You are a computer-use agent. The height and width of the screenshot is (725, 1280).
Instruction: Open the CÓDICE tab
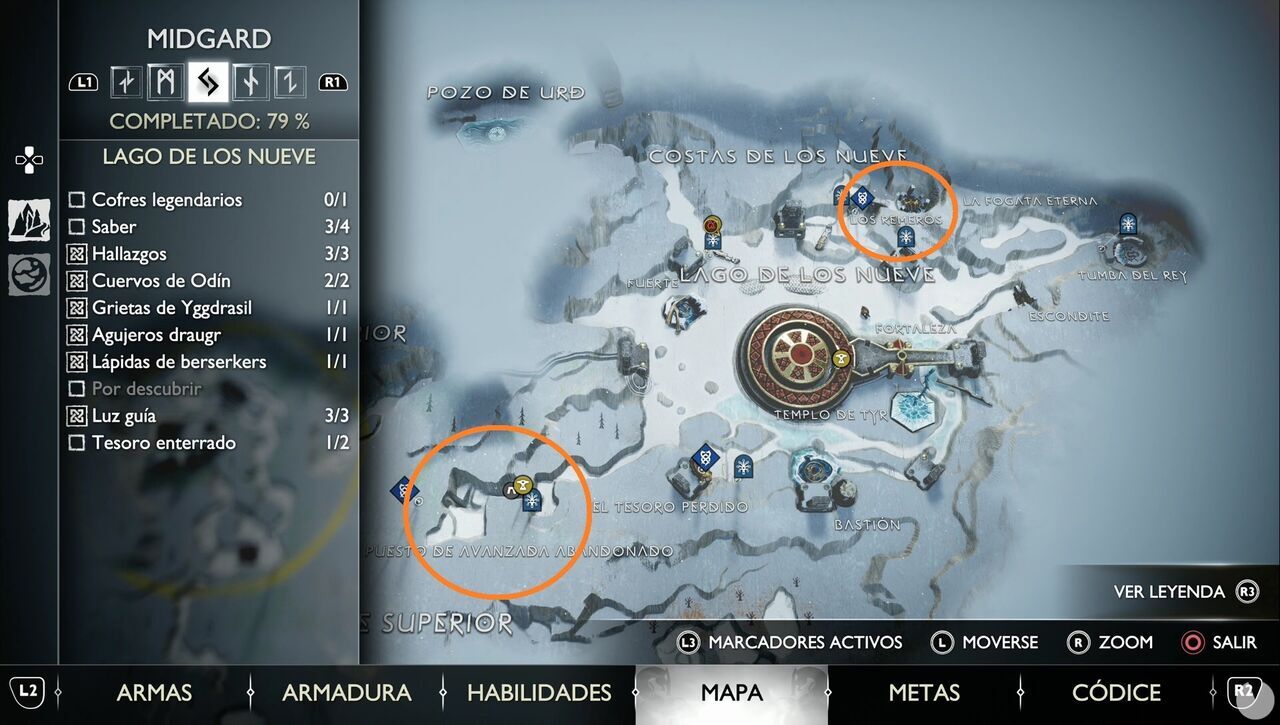click(1117, 692)
